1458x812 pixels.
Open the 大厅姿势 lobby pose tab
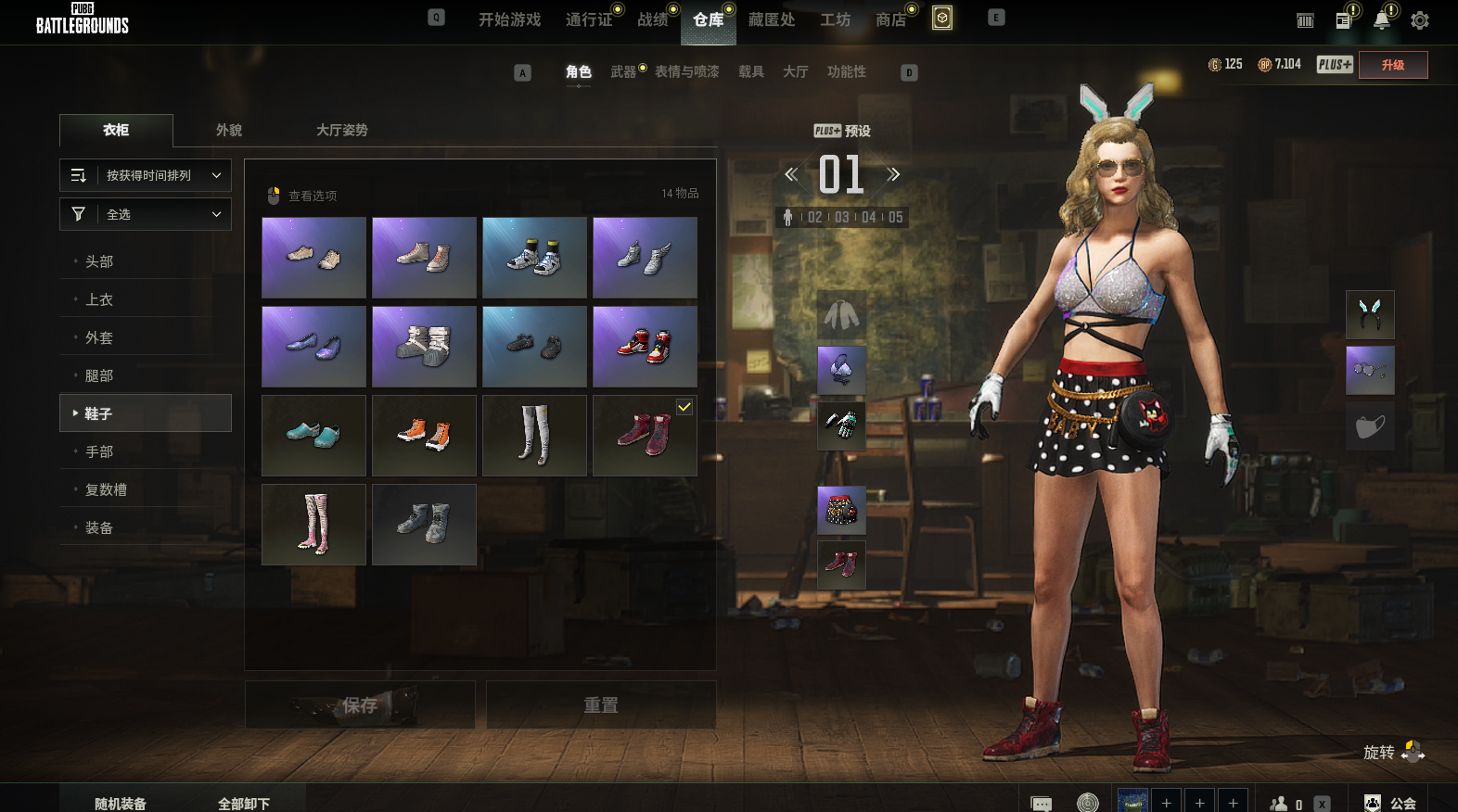click(341, 131)
